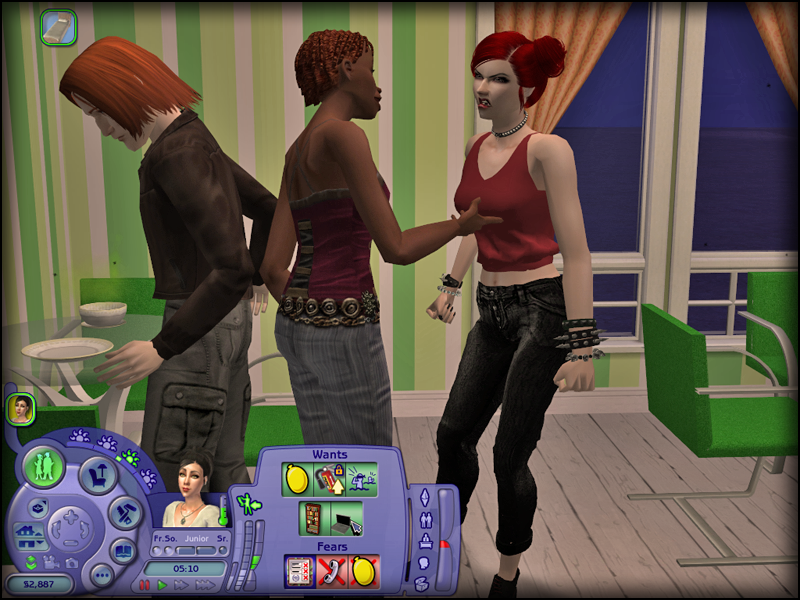This screenshot has height=600, width=800.
Task: Pause the game
Action: point(145,584)
